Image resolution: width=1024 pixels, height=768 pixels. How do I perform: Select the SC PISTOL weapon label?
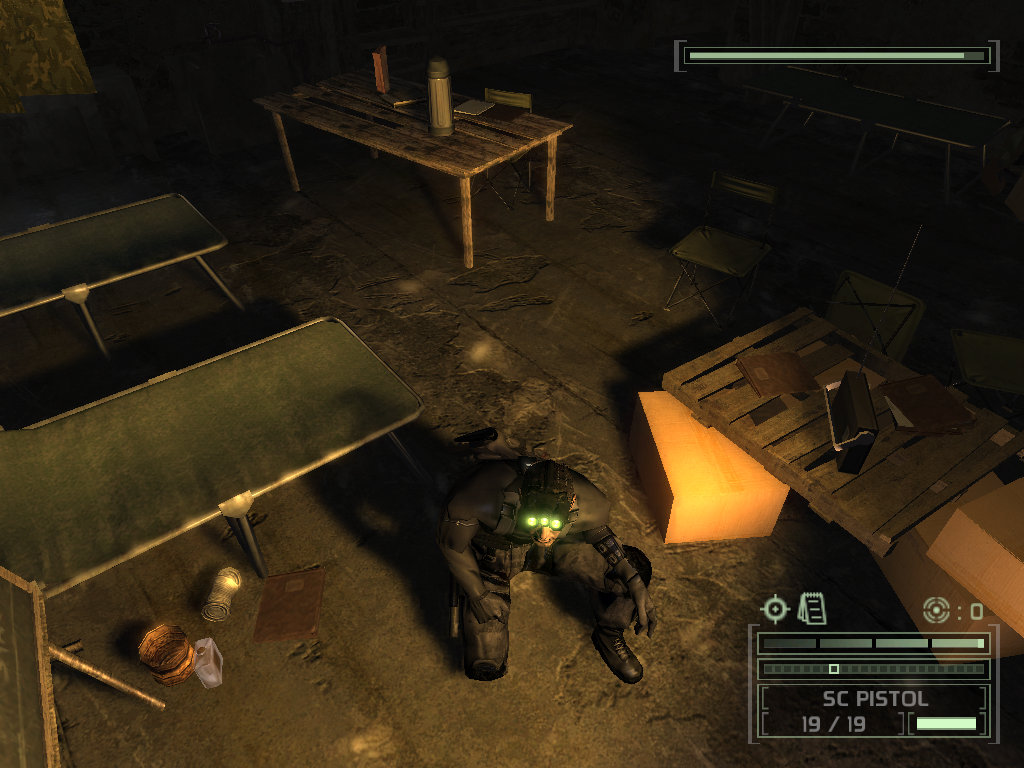pos(875,698)
